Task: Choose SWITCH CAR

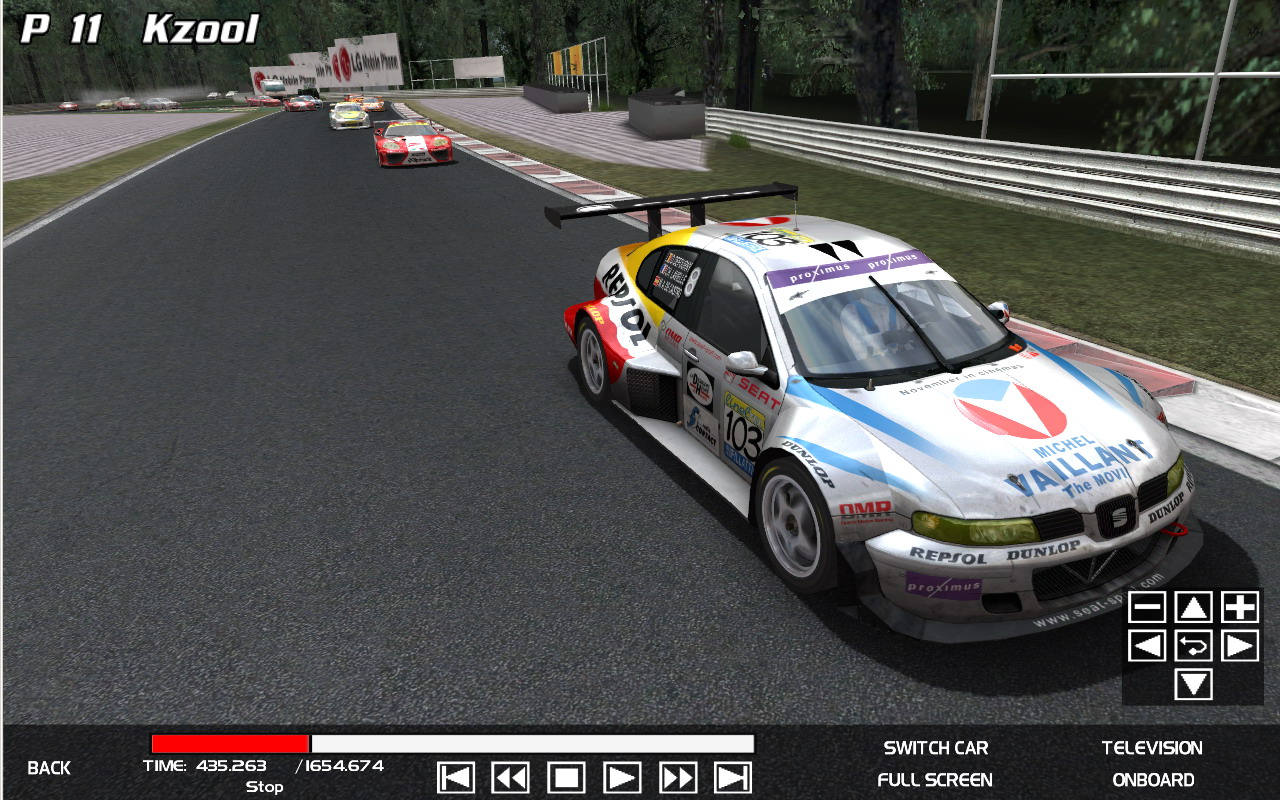Action: pyautogui.click(x=935, y=748)
